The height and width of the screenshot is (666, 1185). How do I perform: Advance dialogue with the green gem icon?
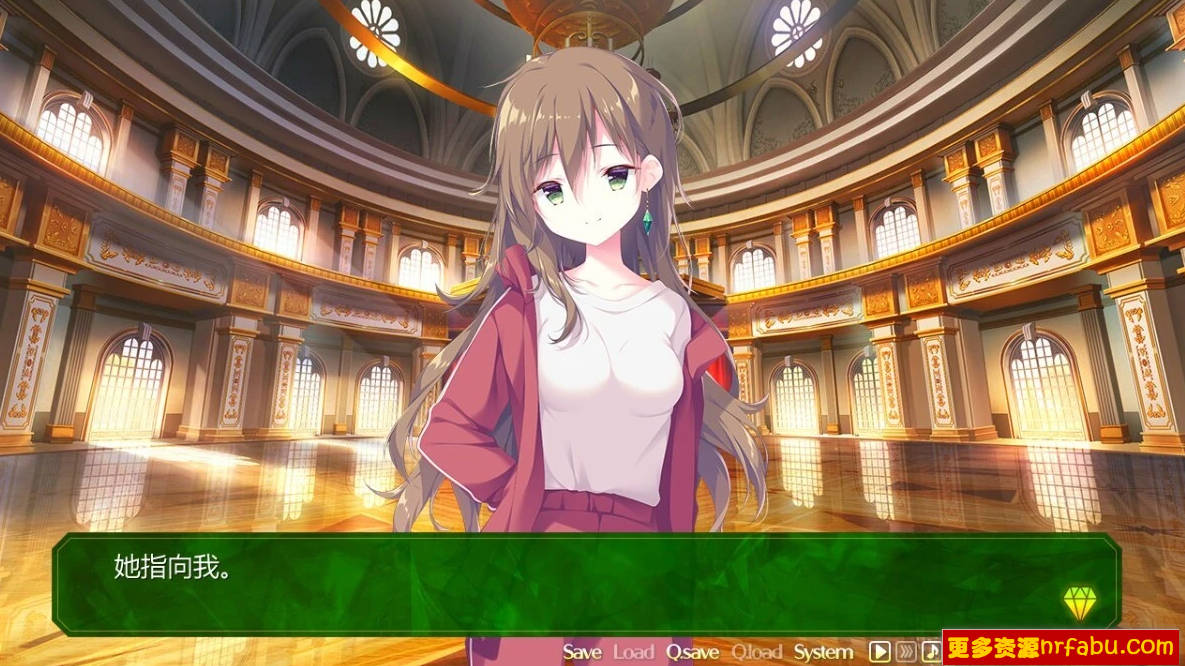coord(1080,602)
